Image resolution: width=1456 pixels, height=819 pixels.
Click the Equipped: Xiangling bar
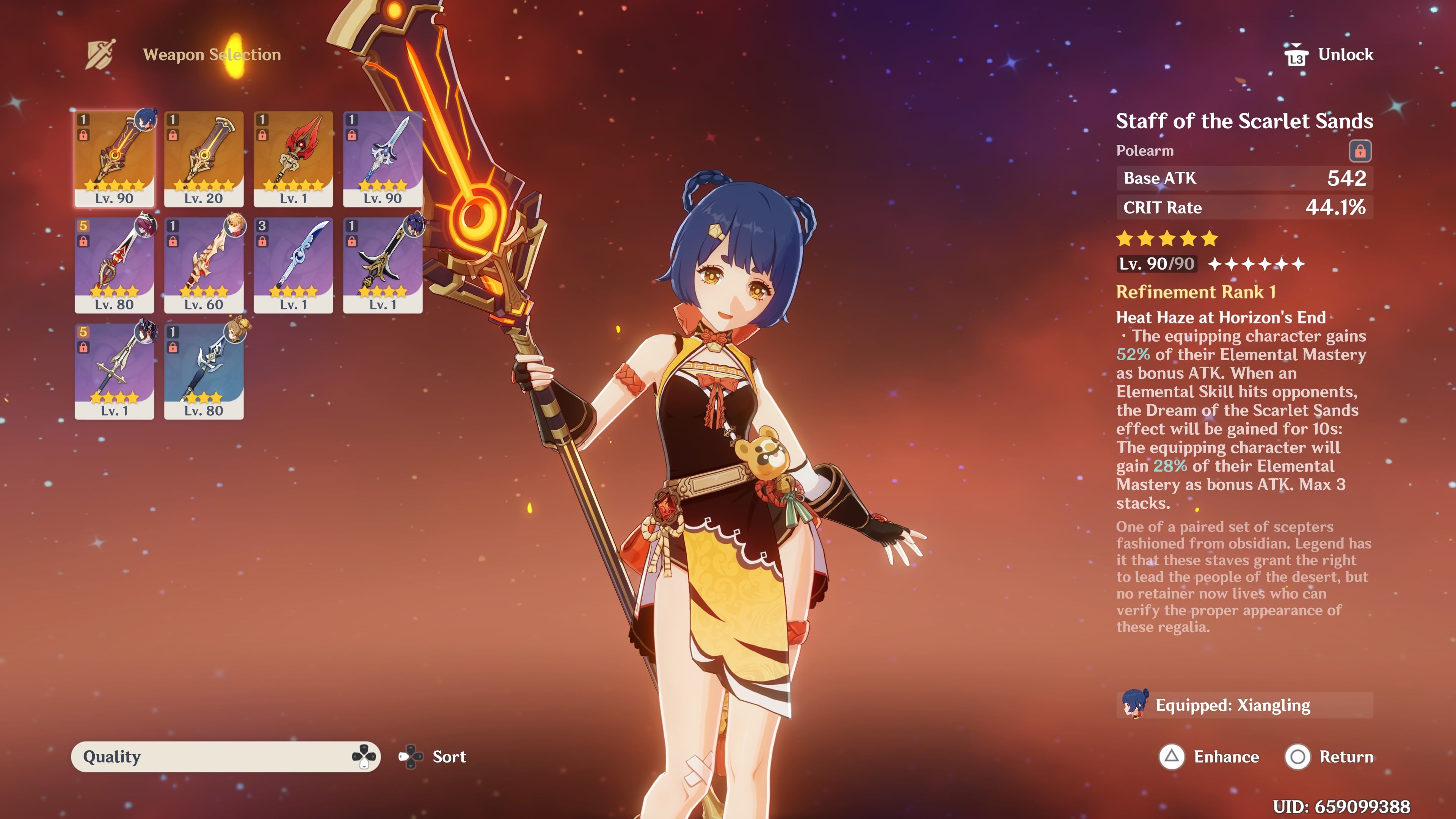click(x=1244, y=705)
